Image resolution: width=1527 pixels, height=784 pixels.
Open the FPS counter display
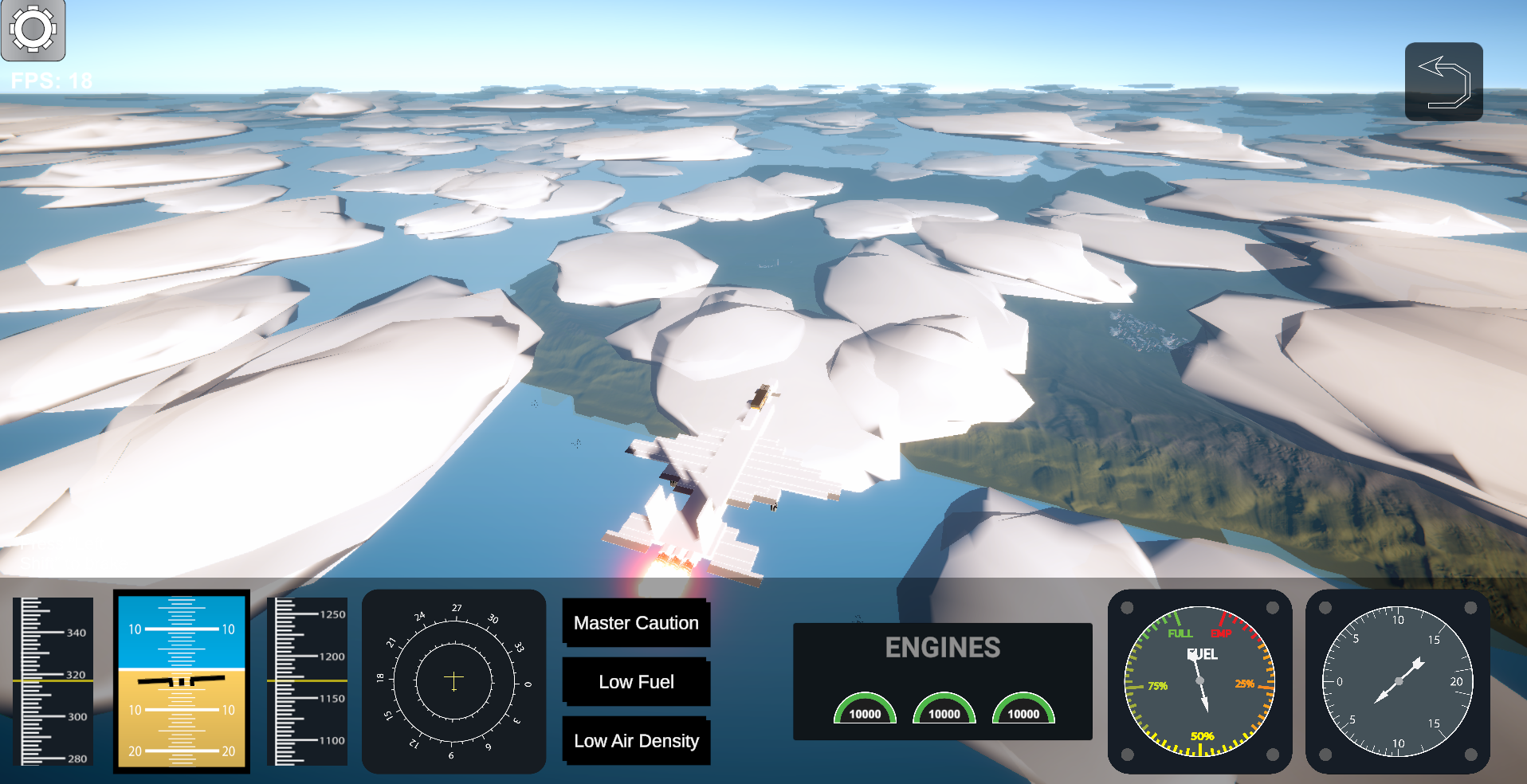coord(50,80)
